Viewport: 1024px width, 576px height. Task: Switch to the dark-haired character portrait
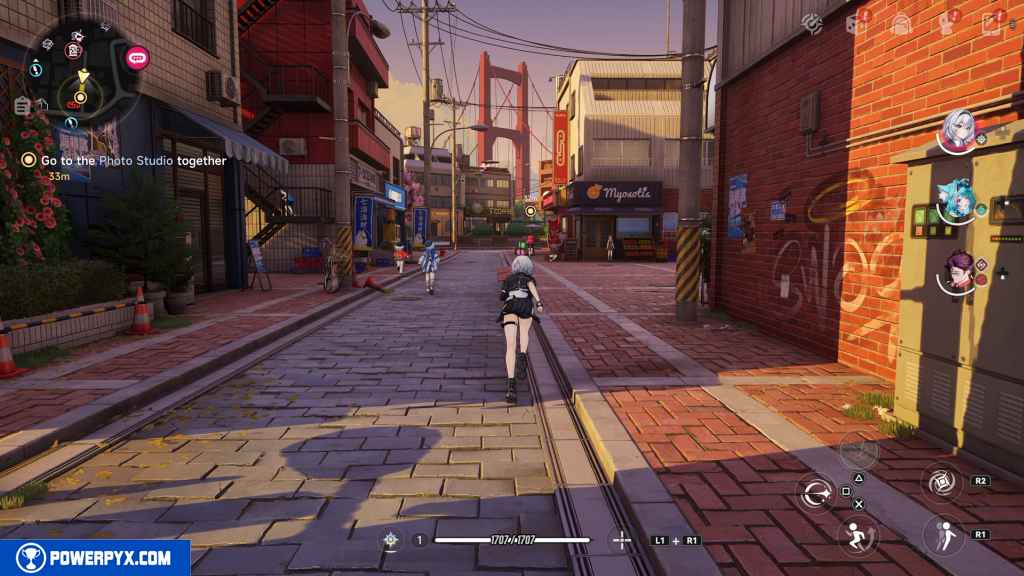[957, 270]
